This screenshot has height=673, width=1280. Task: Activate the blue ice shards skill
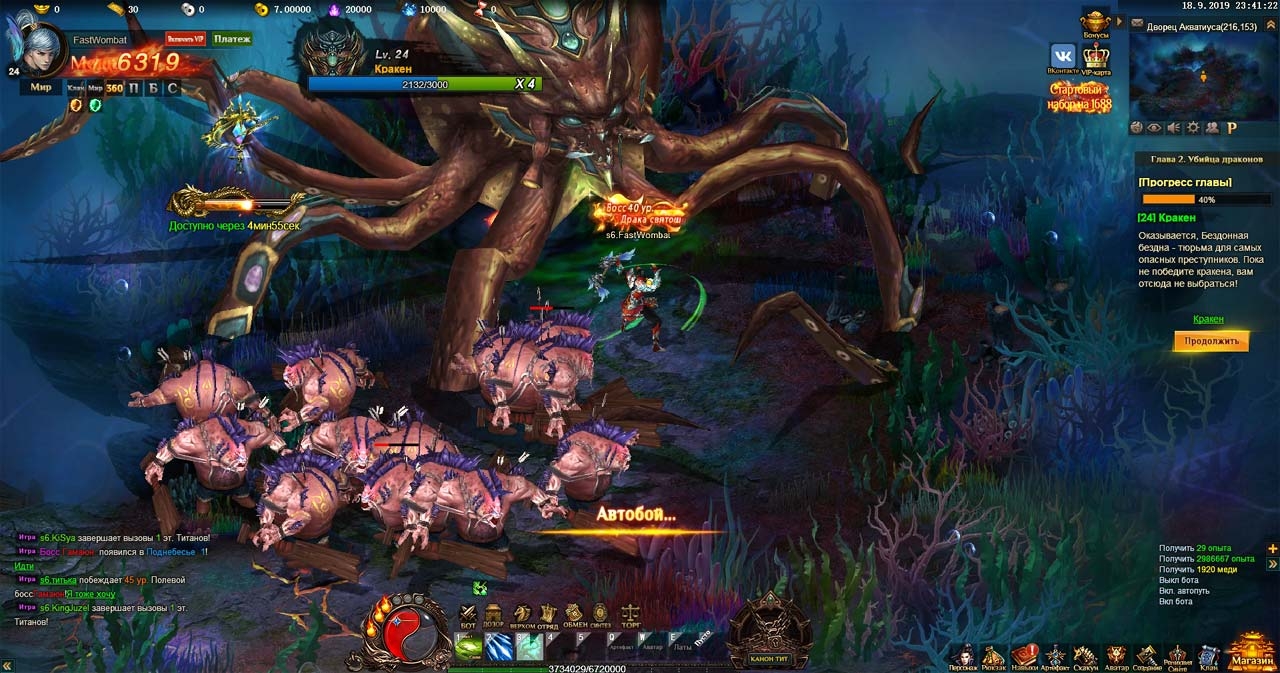coord(498,647)
